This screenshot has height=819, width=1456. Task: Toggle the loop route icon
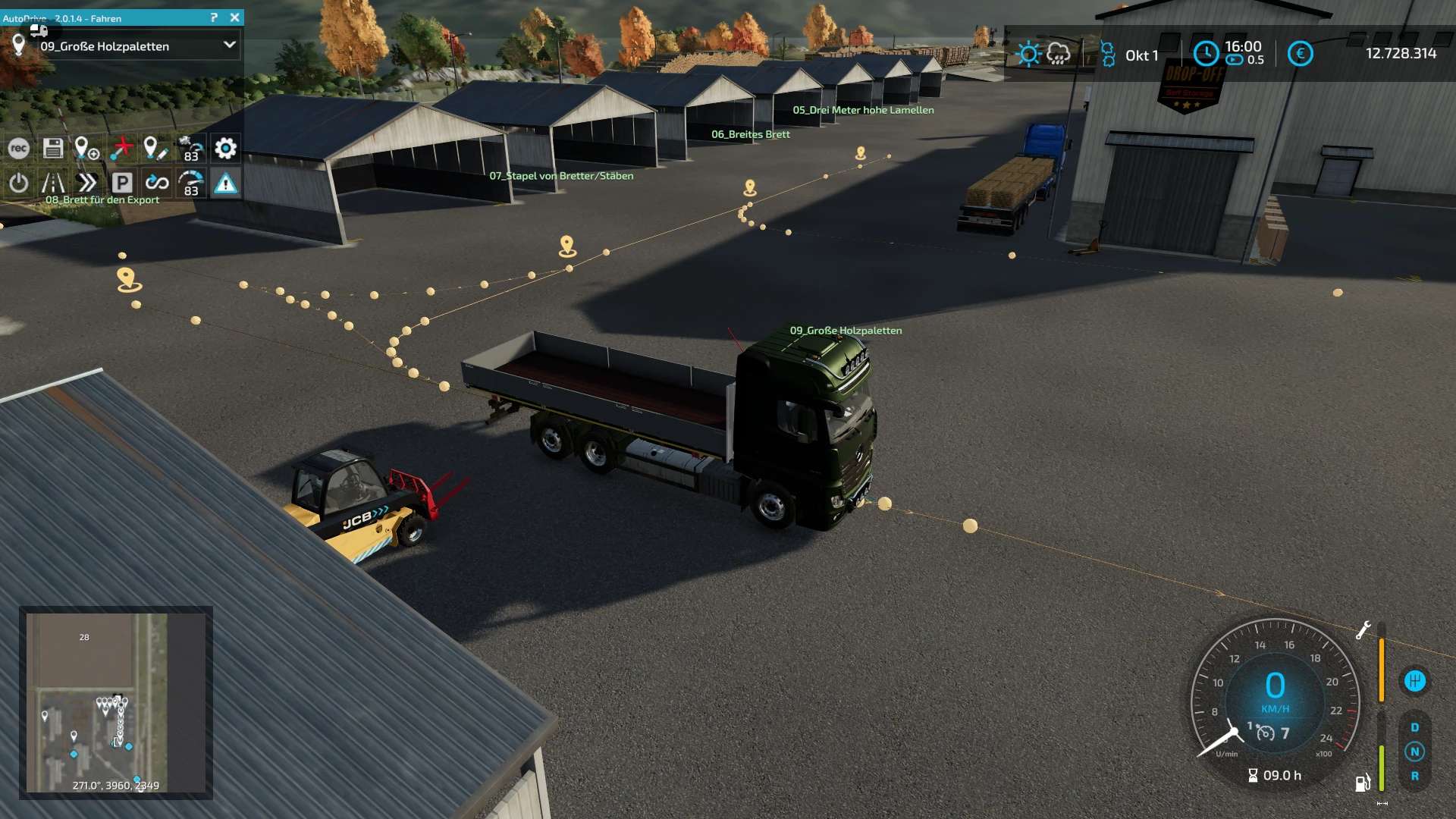(x=156, y=183)
